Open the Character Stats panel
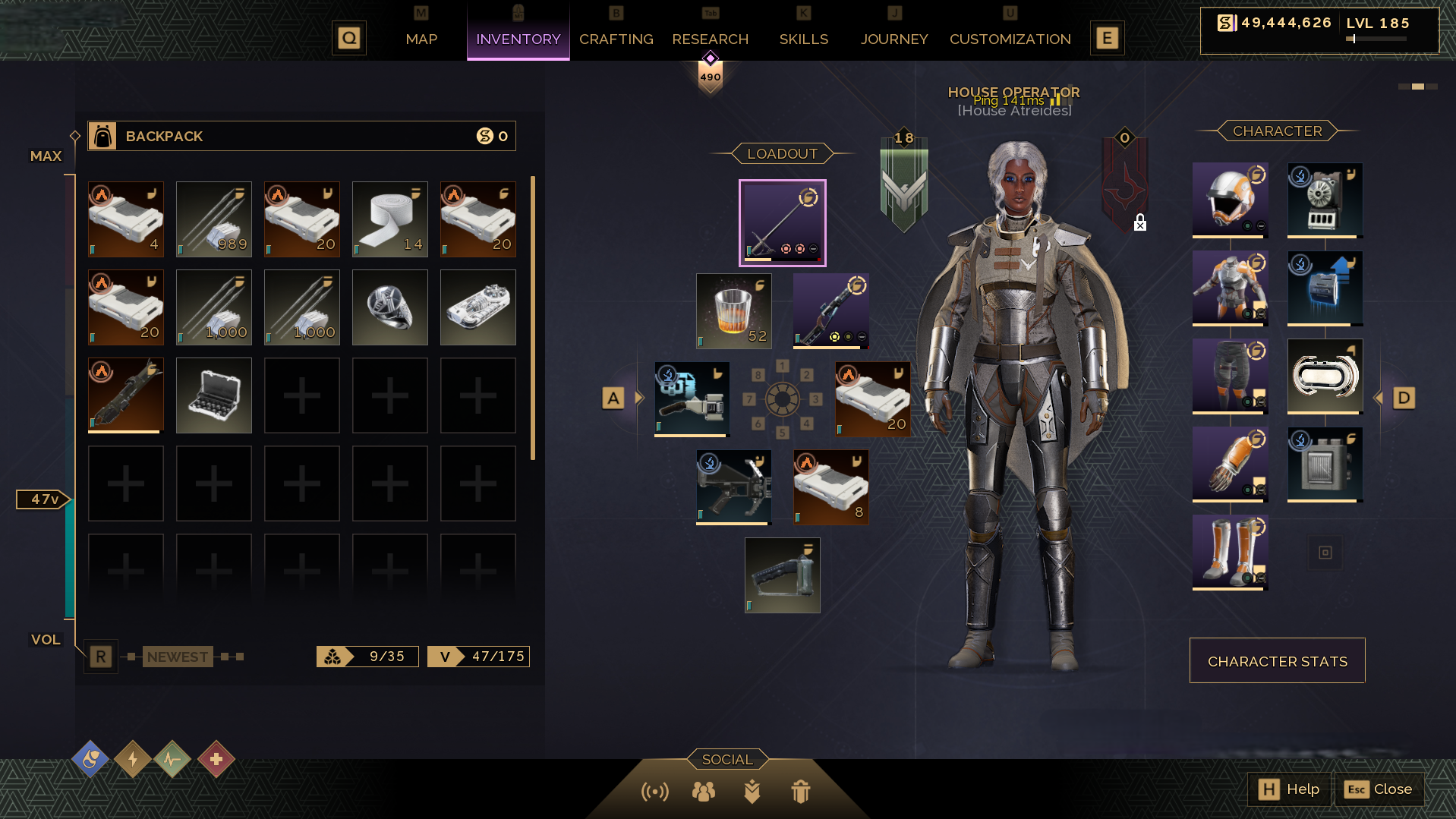 [1277, 661]
